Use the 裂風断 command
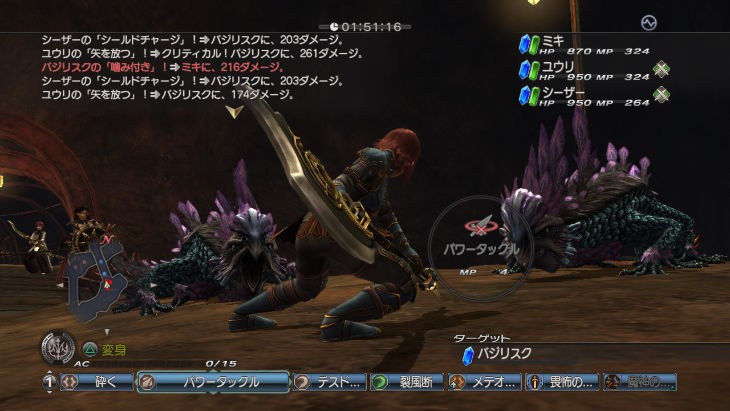 [407, 381]
